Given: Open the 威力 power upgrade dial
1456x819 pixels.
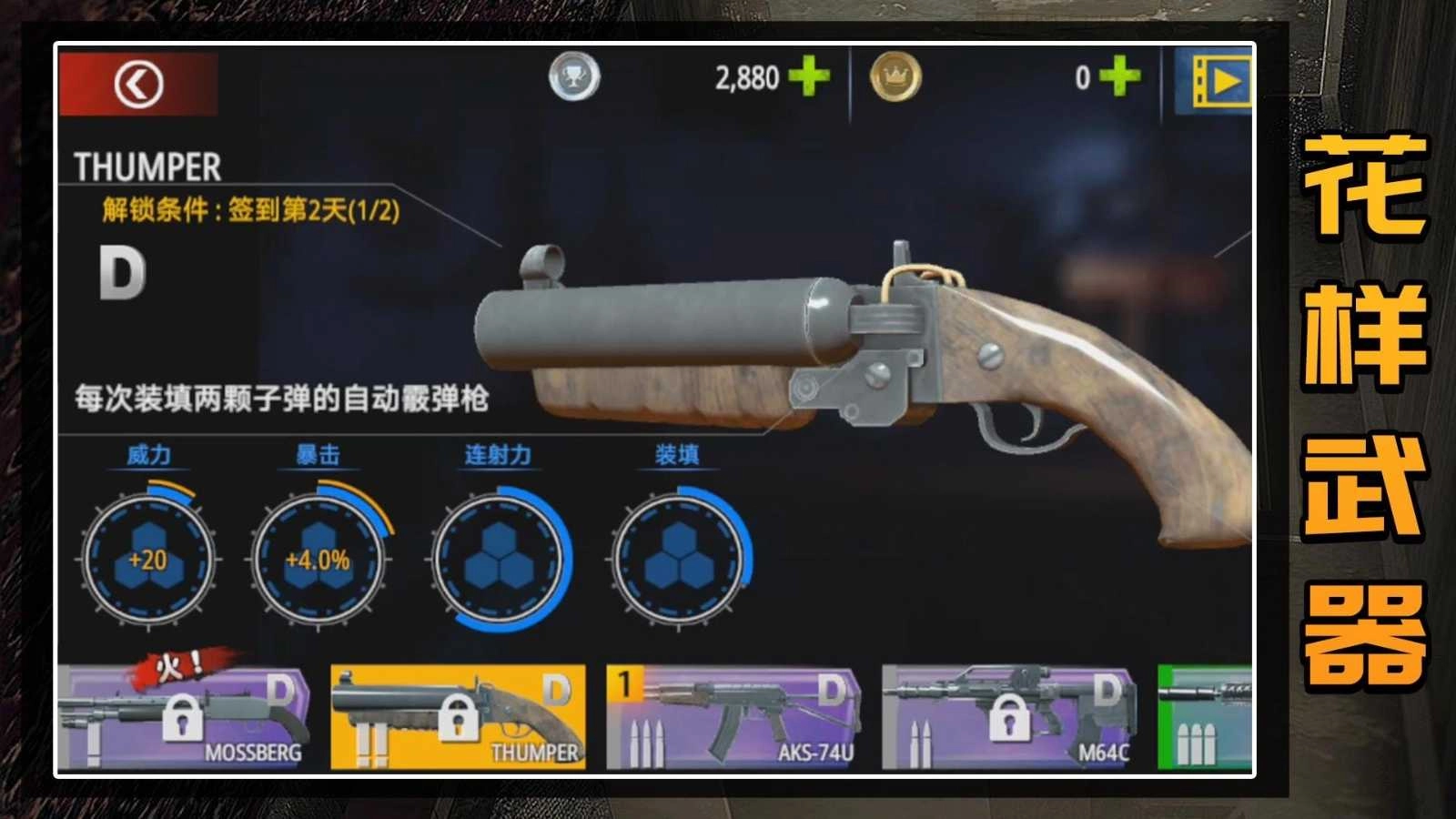Looking at the screenshot, I should click(x=148, y=559).
